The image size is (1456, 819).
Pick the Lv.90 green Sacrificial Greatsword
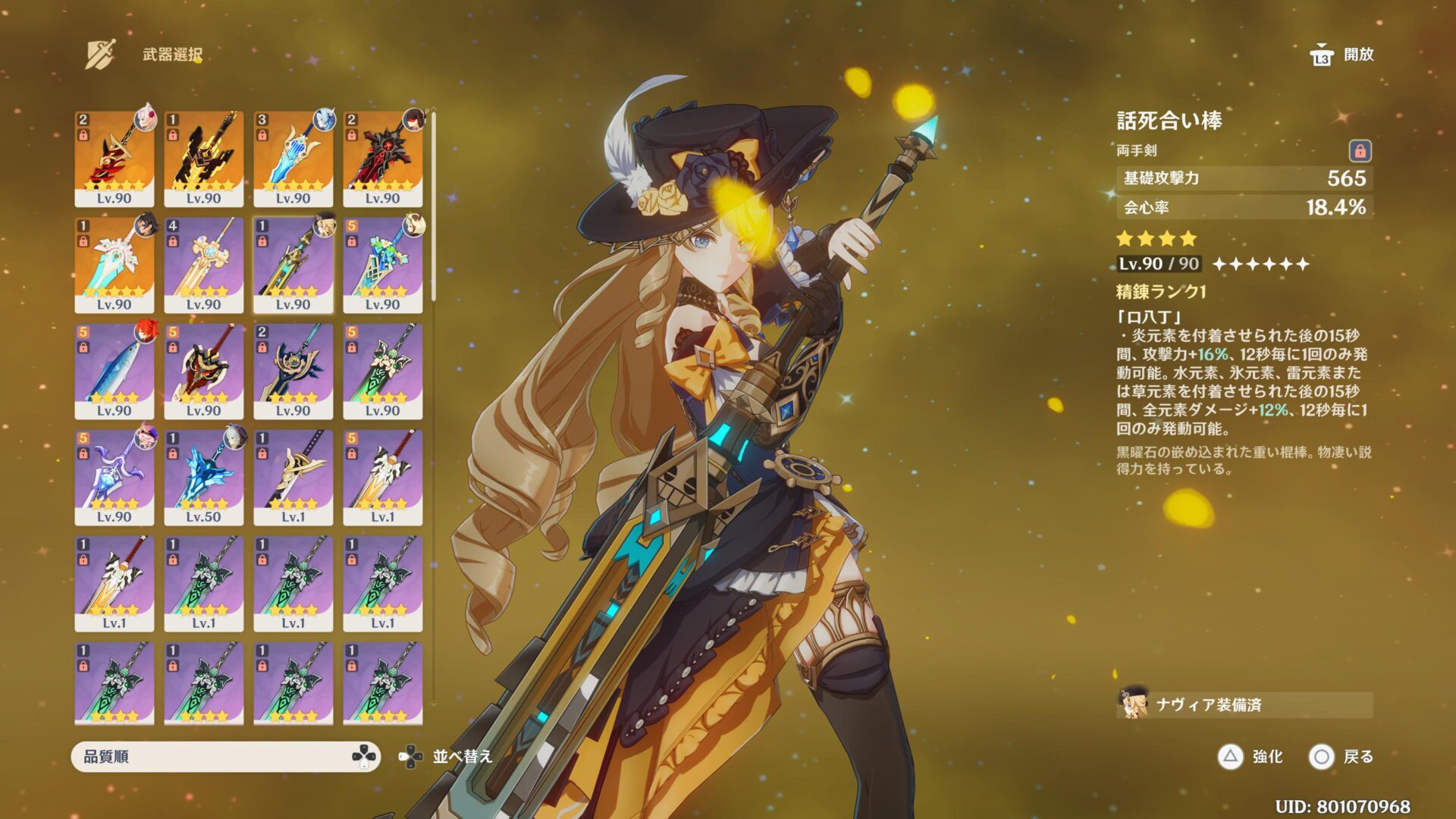pos(382,371)
